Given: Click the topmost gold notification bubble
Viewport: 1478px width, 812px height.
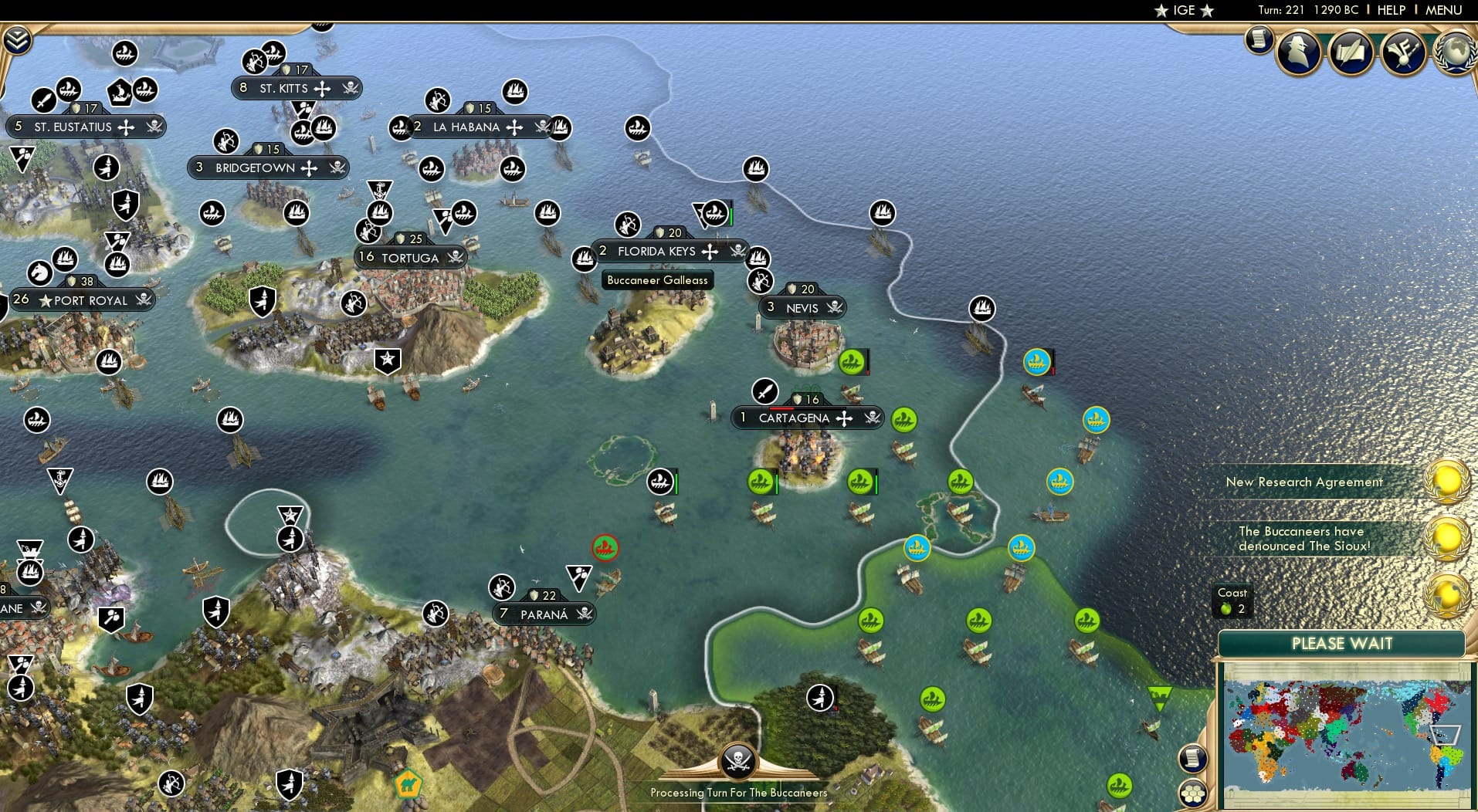Looking at the screenshot, I should pos(1446,482).
